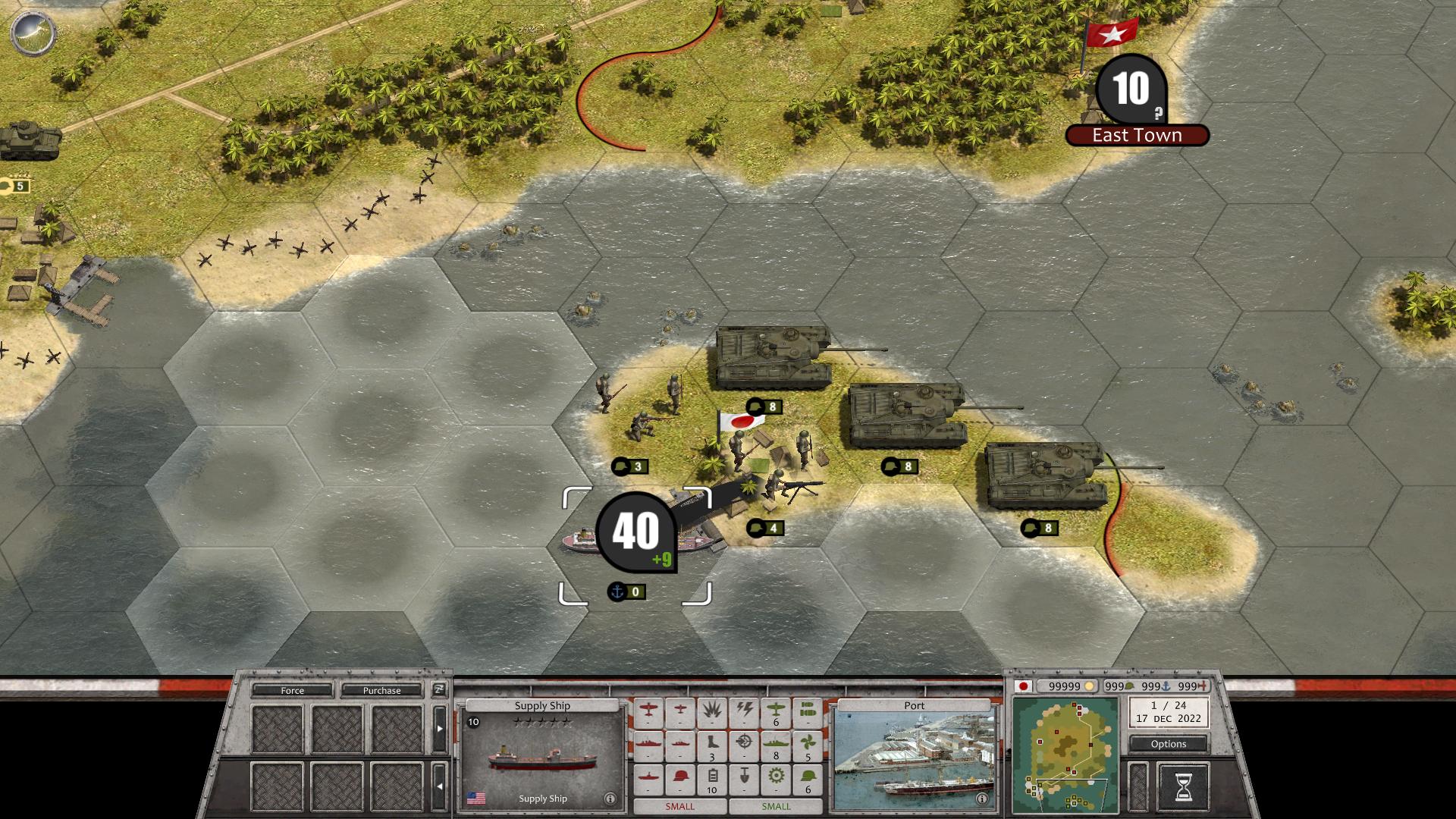Click the boot land movement stat icon
This screenshot has width=1456, height=819.
711,743
